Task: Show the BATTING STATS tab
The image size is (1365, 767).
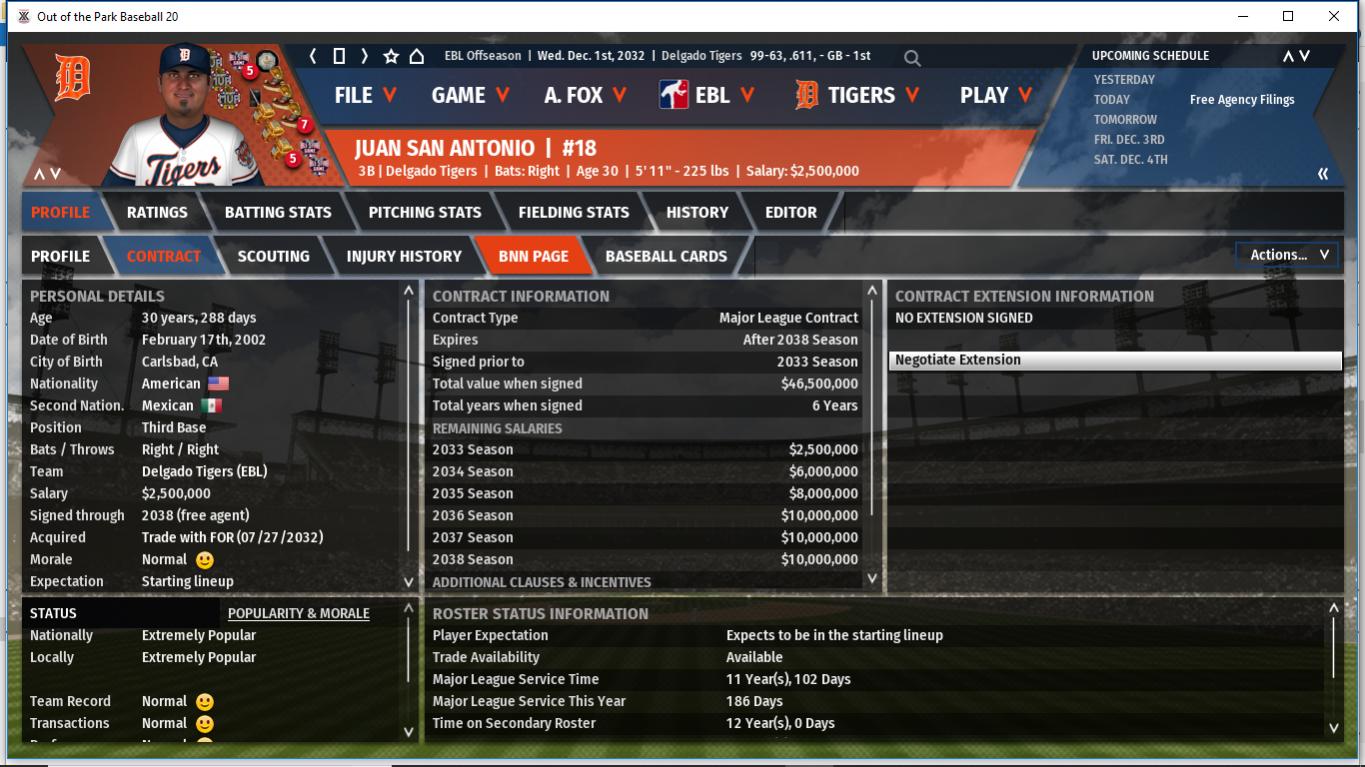Action: point(278,212)
